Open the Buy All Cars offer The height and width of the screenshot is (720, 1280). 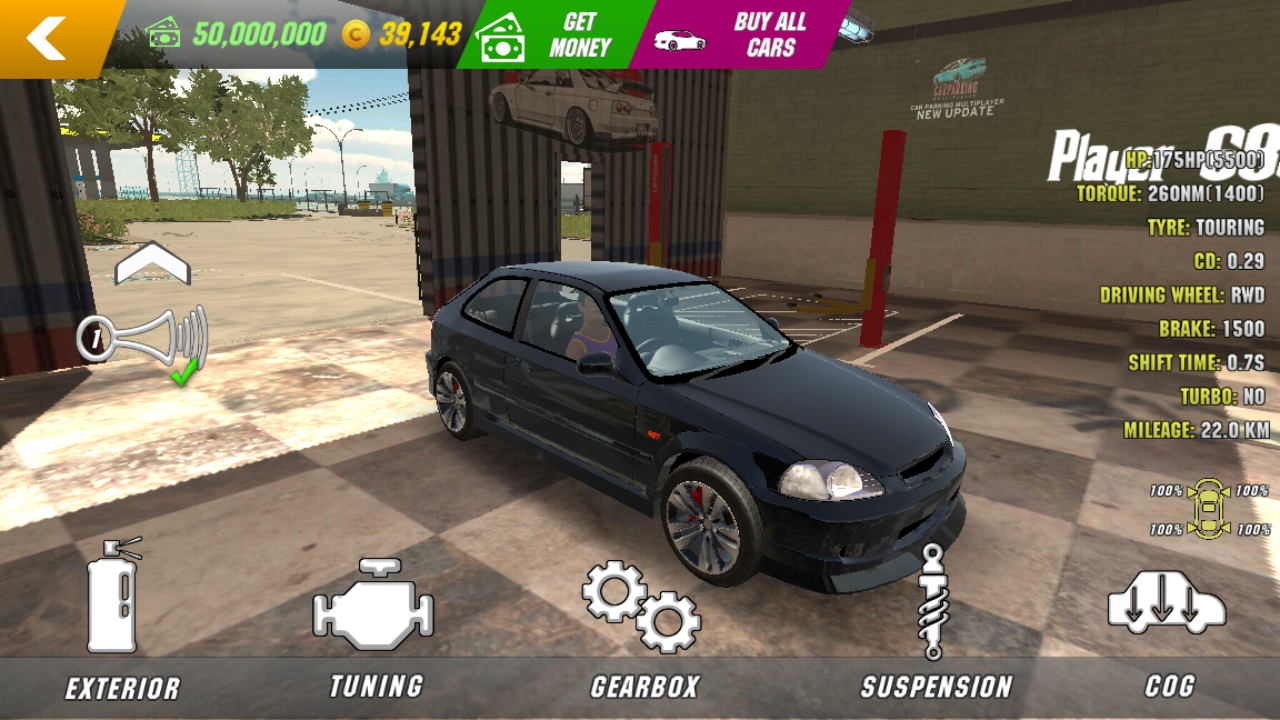pos(745,36)
